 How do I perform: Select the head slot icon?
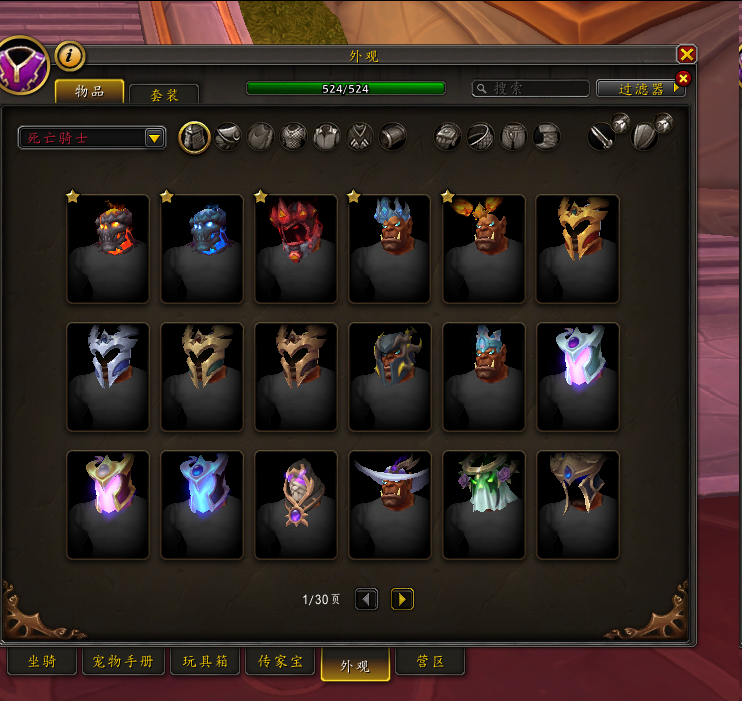coord(194,137)
